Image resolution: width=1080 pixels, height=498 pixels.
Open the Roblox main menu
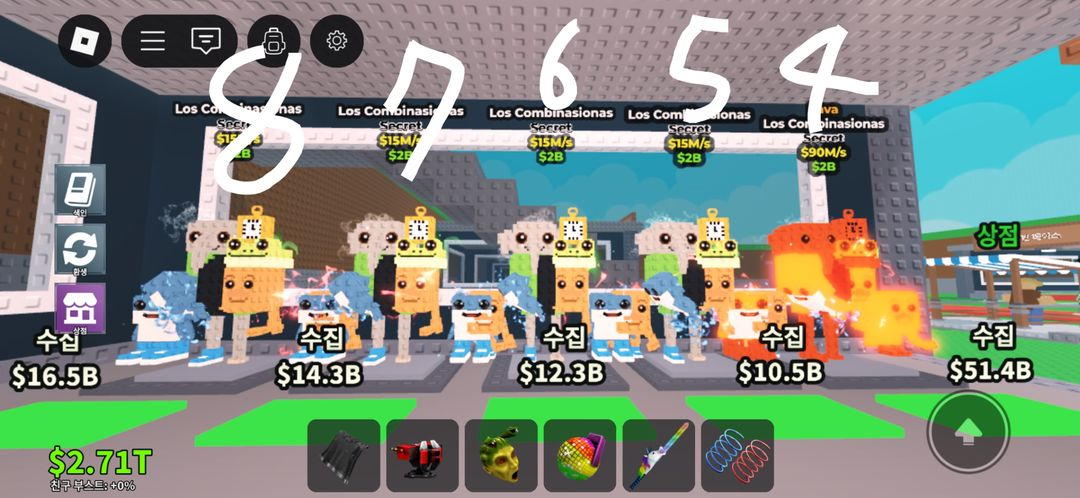click(84, 40)
